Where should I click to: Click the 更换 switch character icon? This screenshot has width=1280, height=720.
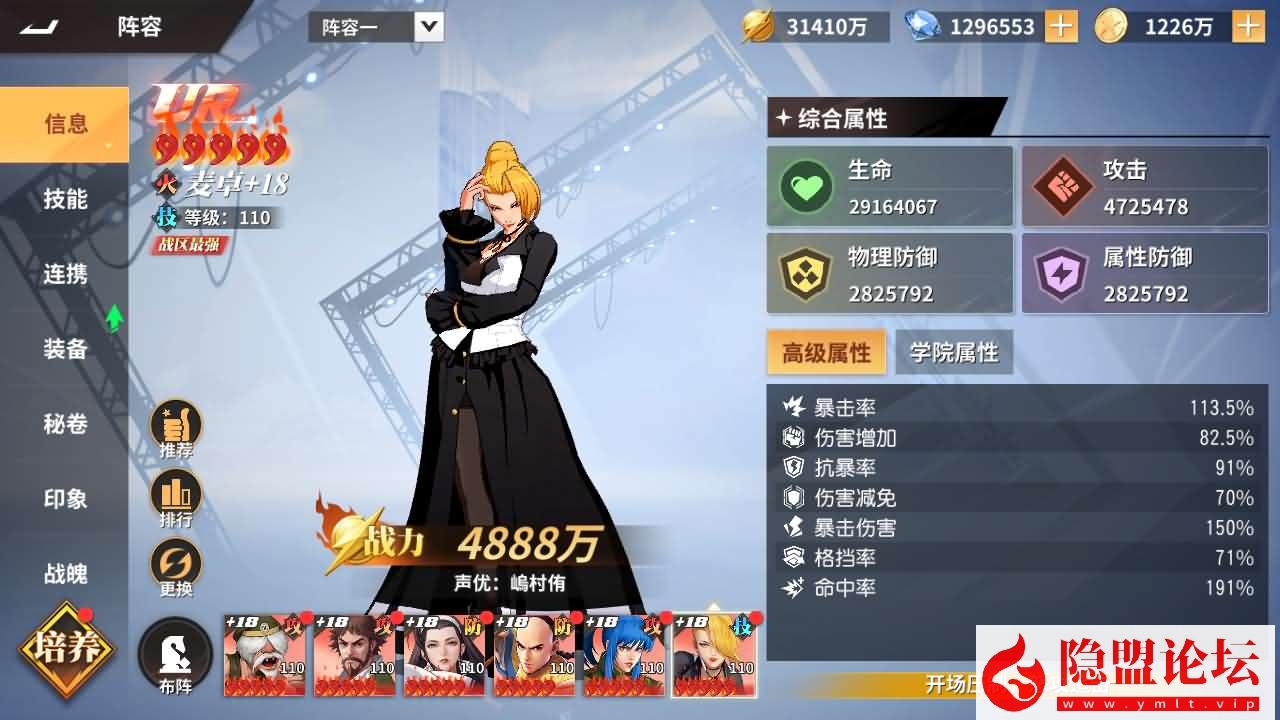click(x=176, y=558)
